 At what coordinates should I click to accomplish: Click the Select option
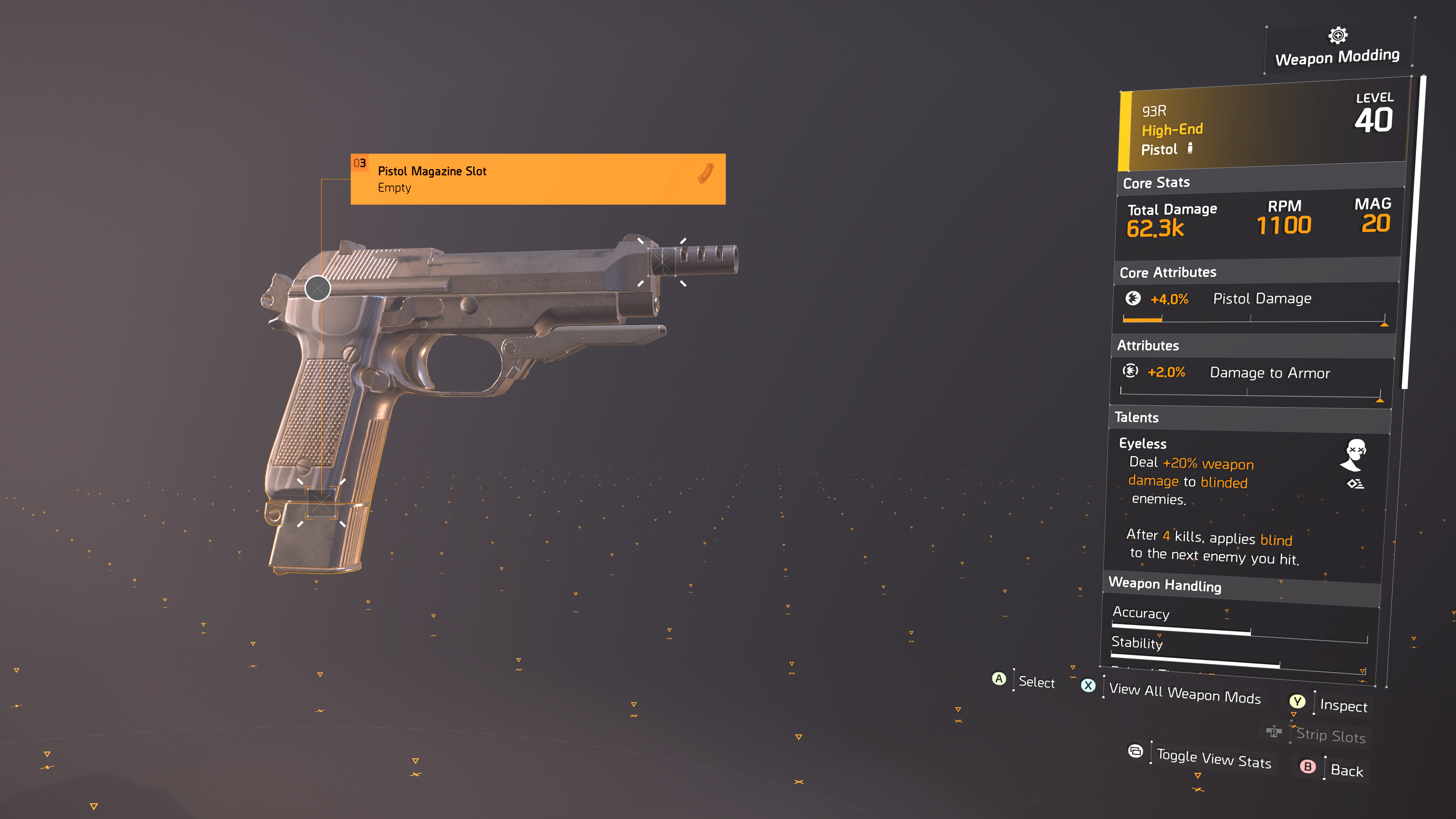coord(1036,682)
